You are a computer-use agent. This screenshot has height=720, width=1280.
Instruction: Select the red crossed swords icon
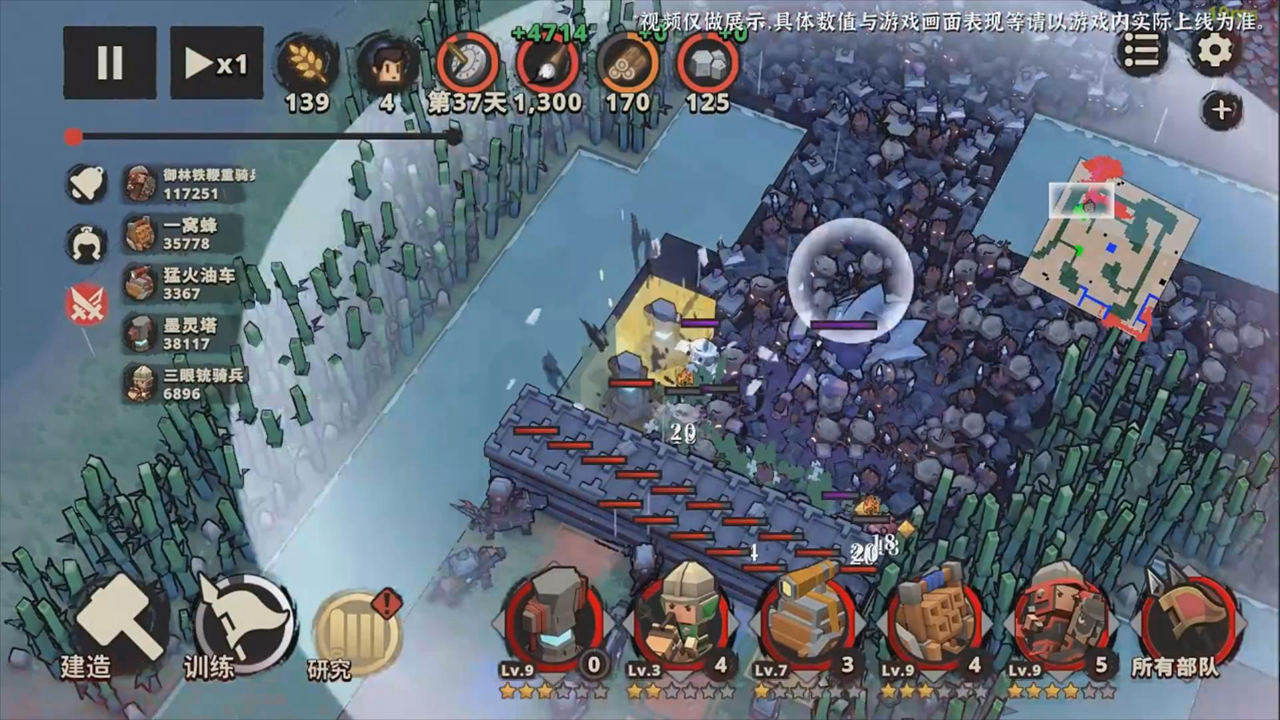86,303
